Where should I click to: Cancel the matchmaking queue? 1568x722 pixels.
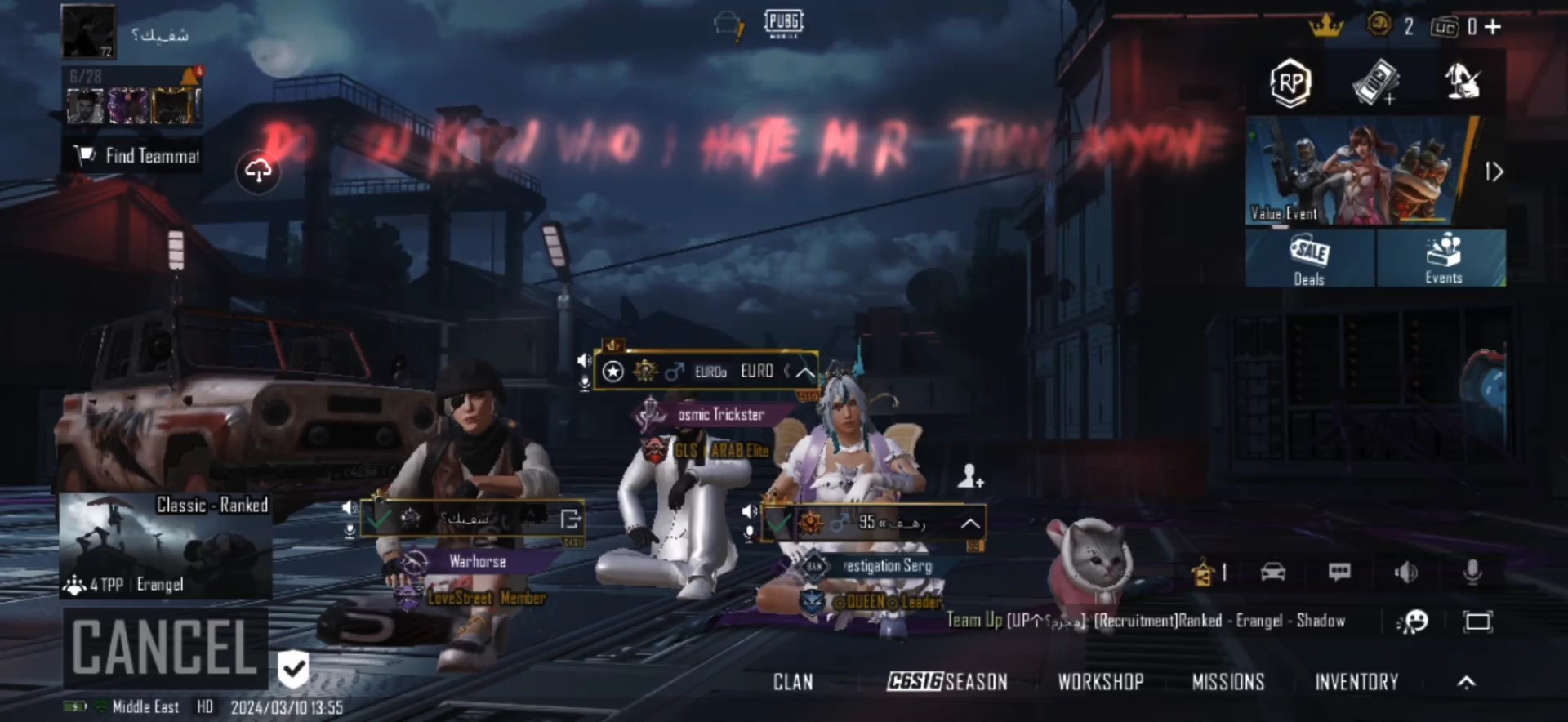point(166,647)
